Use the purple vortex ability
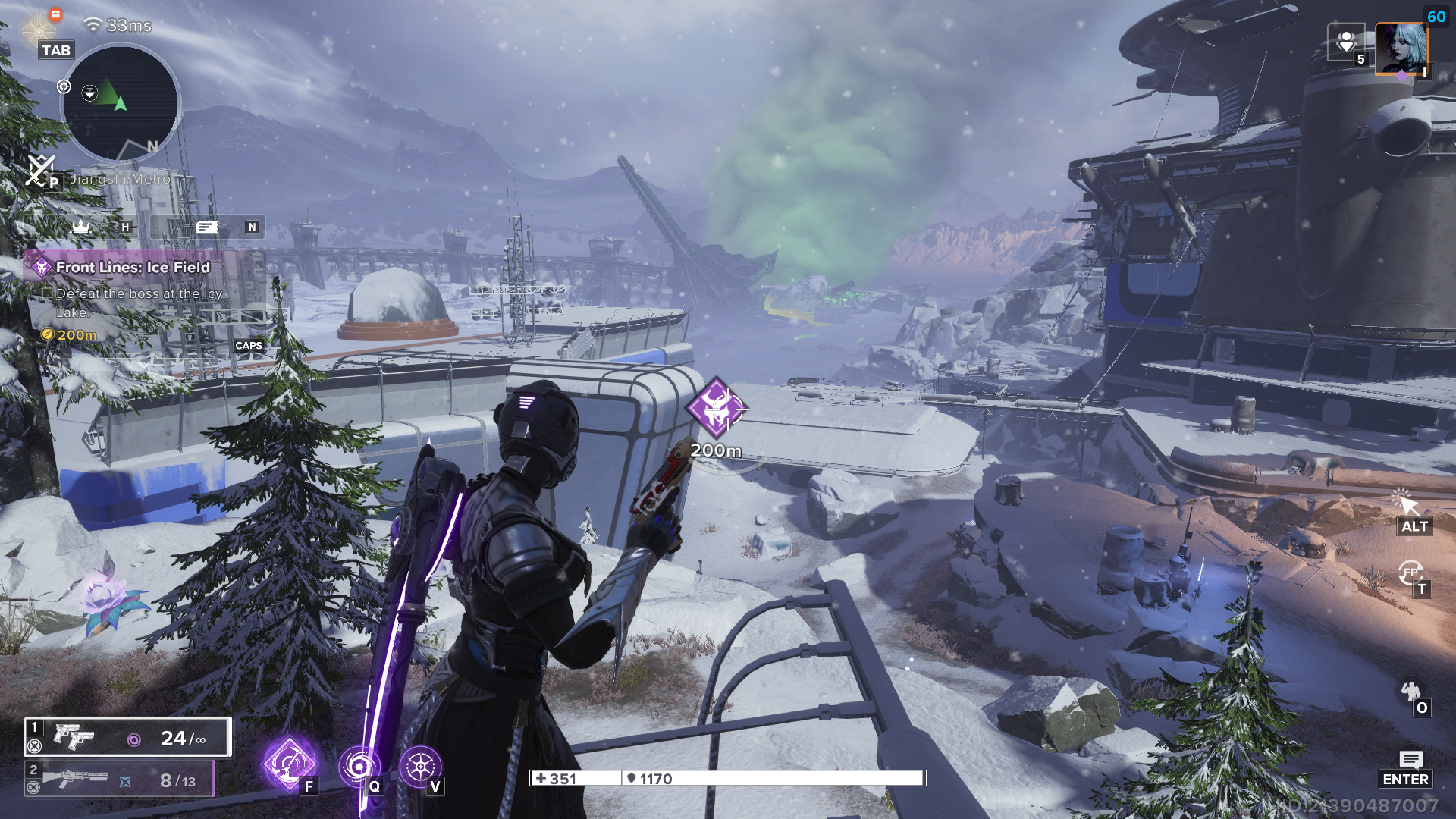Viewport: 1456px width, 819px height. coord(358,766)
